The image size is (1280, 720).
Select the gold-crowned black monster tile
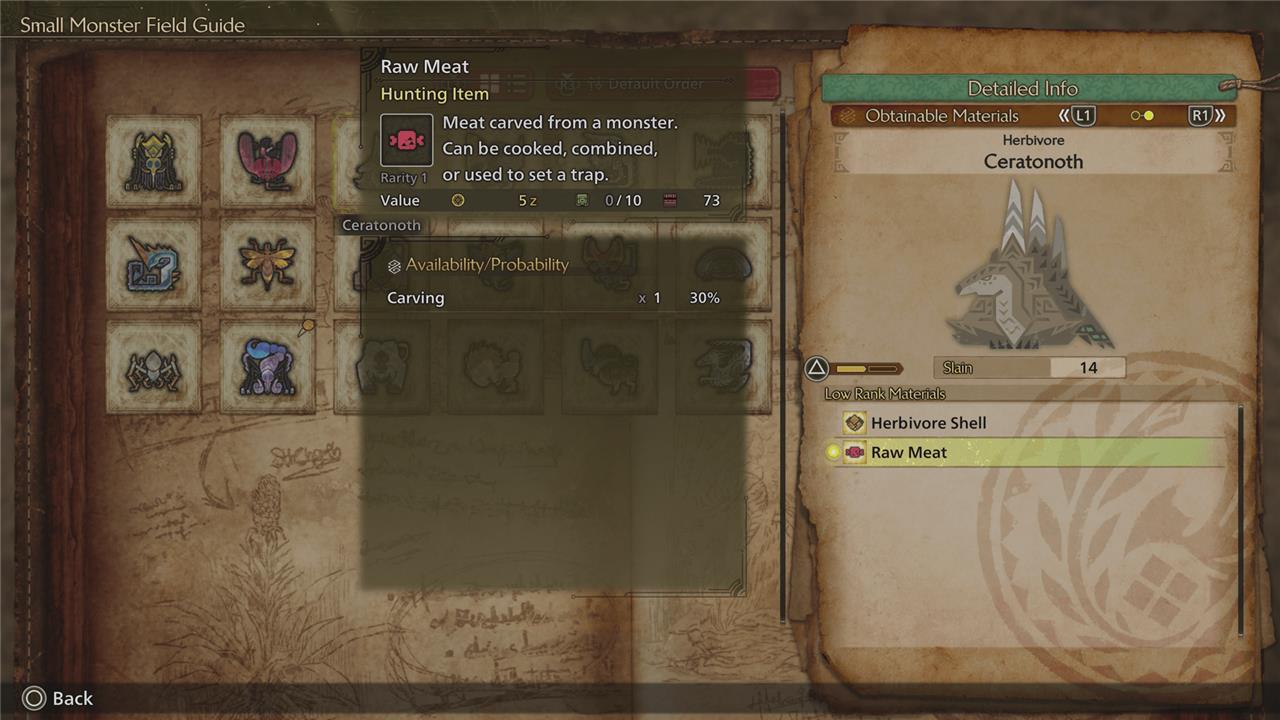pos(154,160)
